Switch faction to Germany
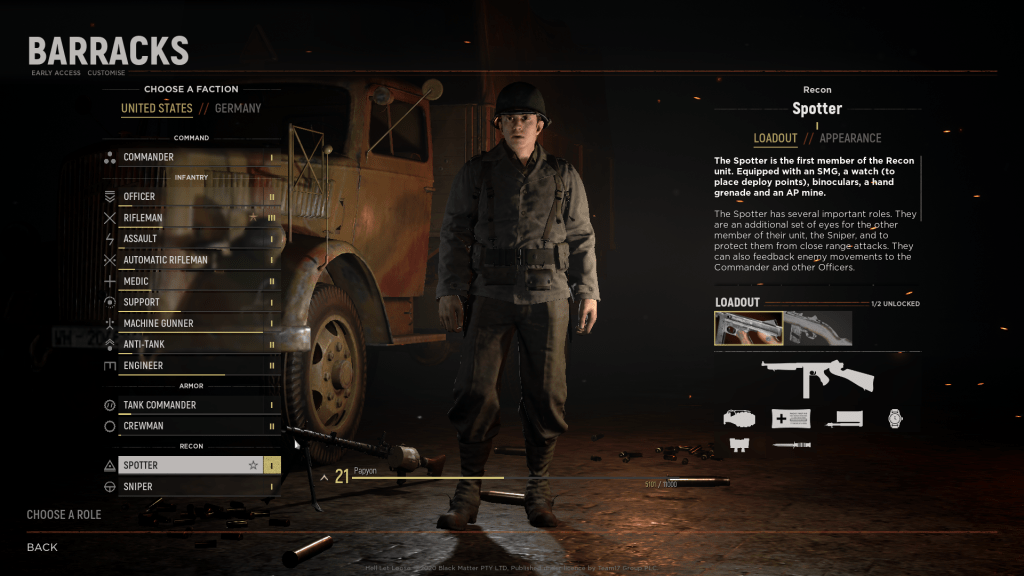 tap(238, 108)
